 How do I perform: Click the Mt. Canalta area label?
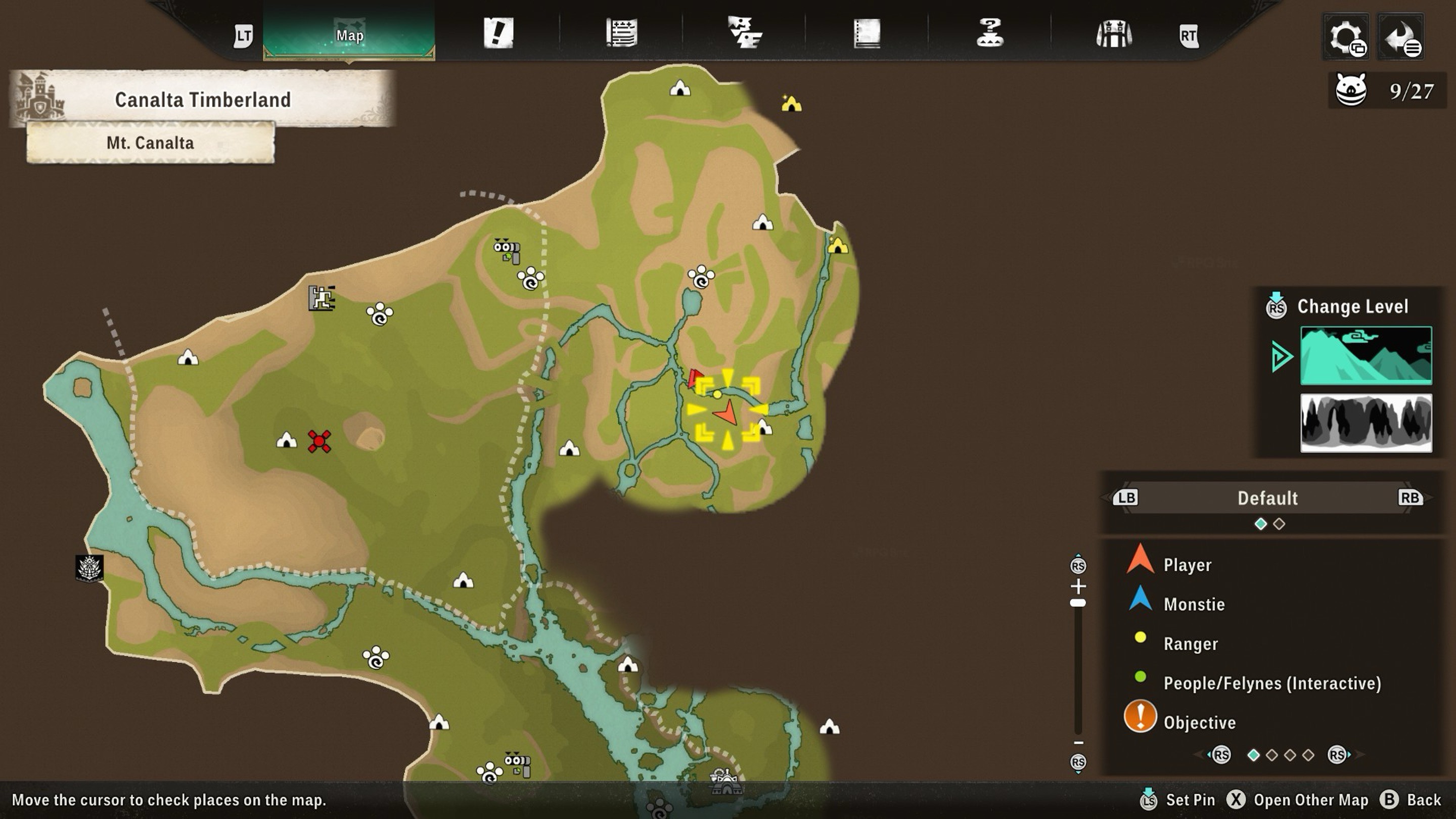point(150,143)
